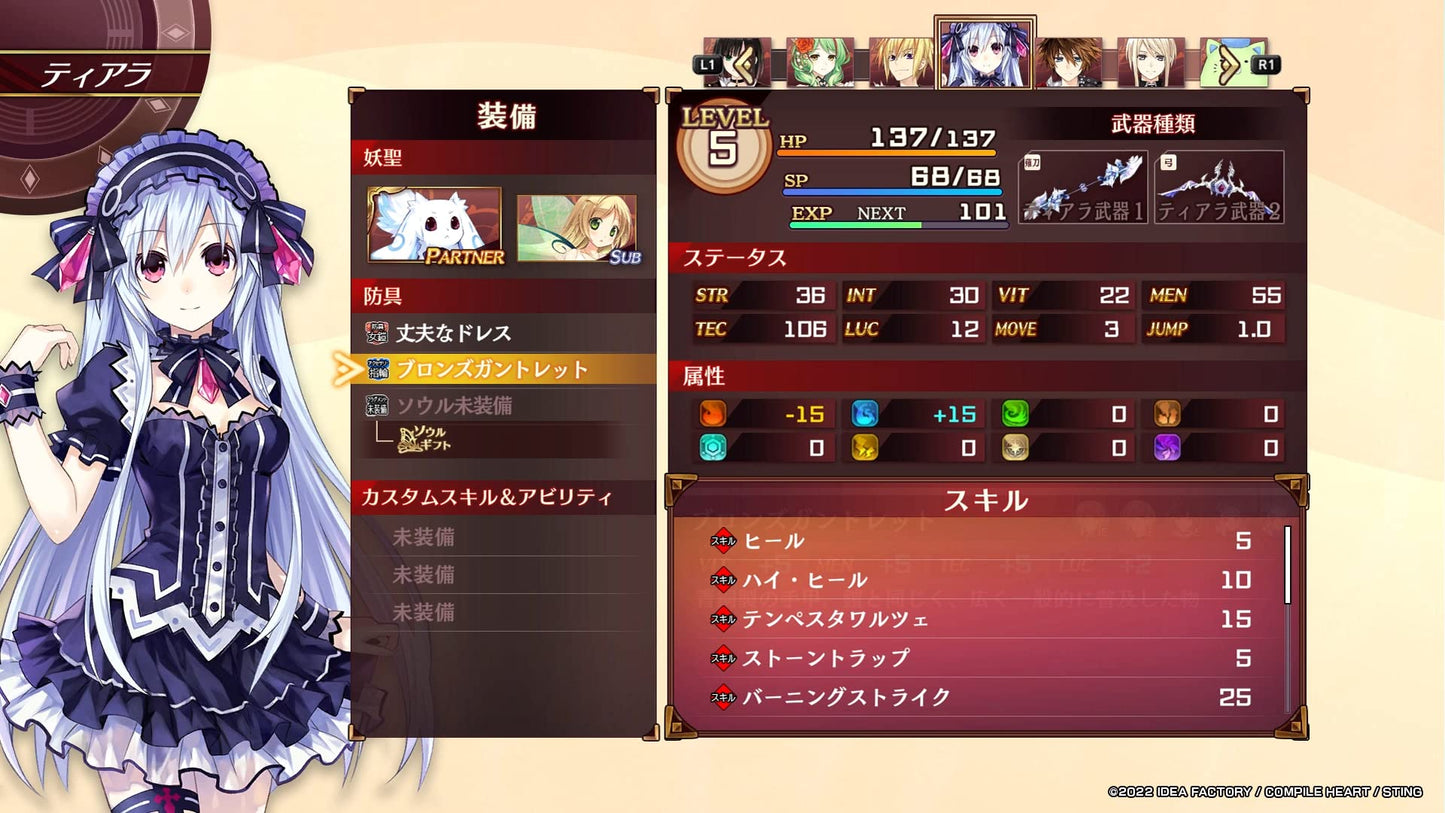Click the yellow lightning element icon
The image size is (1445, 813).
pyautogui.click(x=867, y=448)
